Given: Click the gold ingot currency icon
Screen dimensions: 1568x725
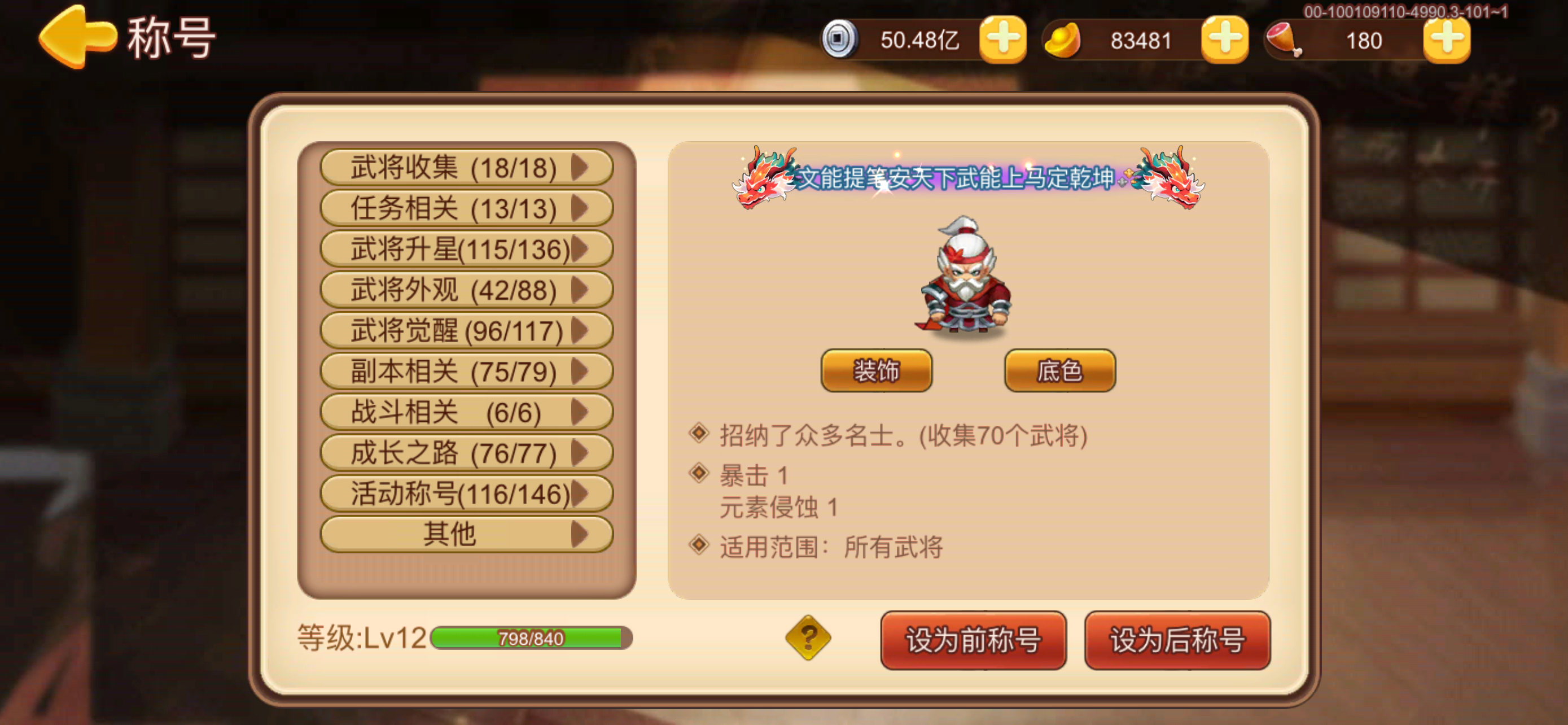Looking at the screenshot, I should pos(1065,40).
